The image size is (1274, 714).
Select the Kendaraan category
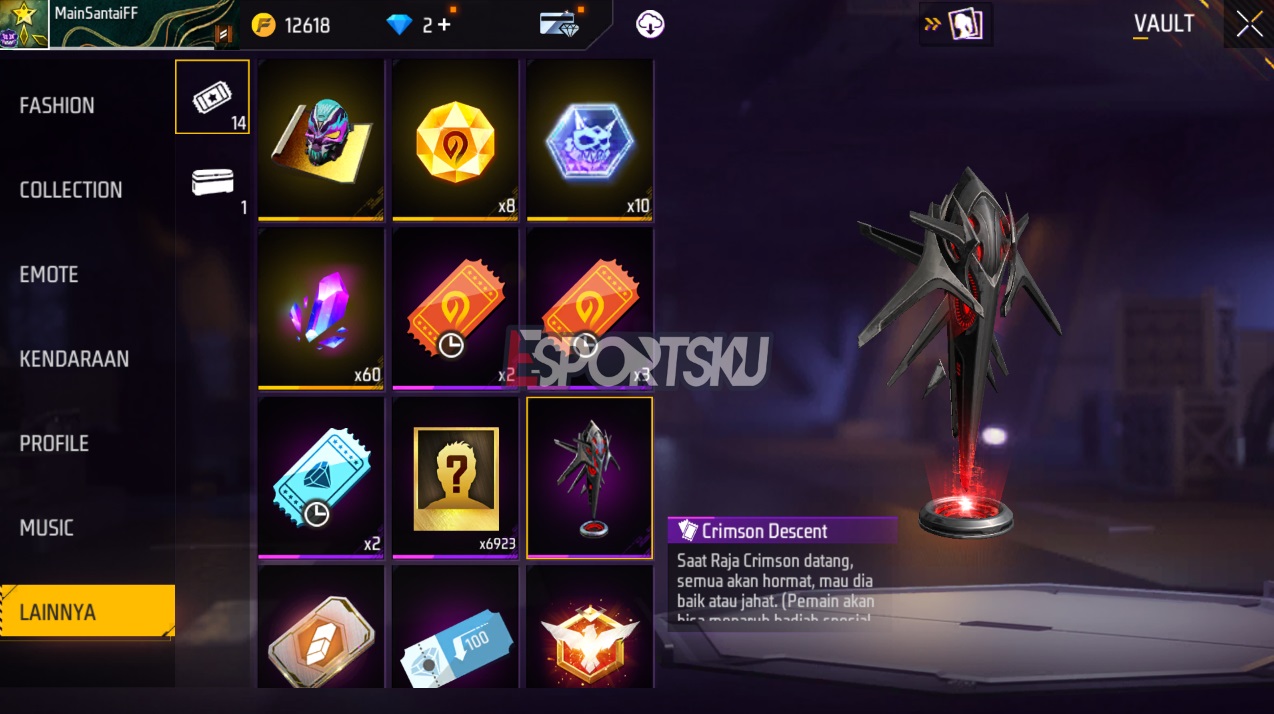coord(74,359)
